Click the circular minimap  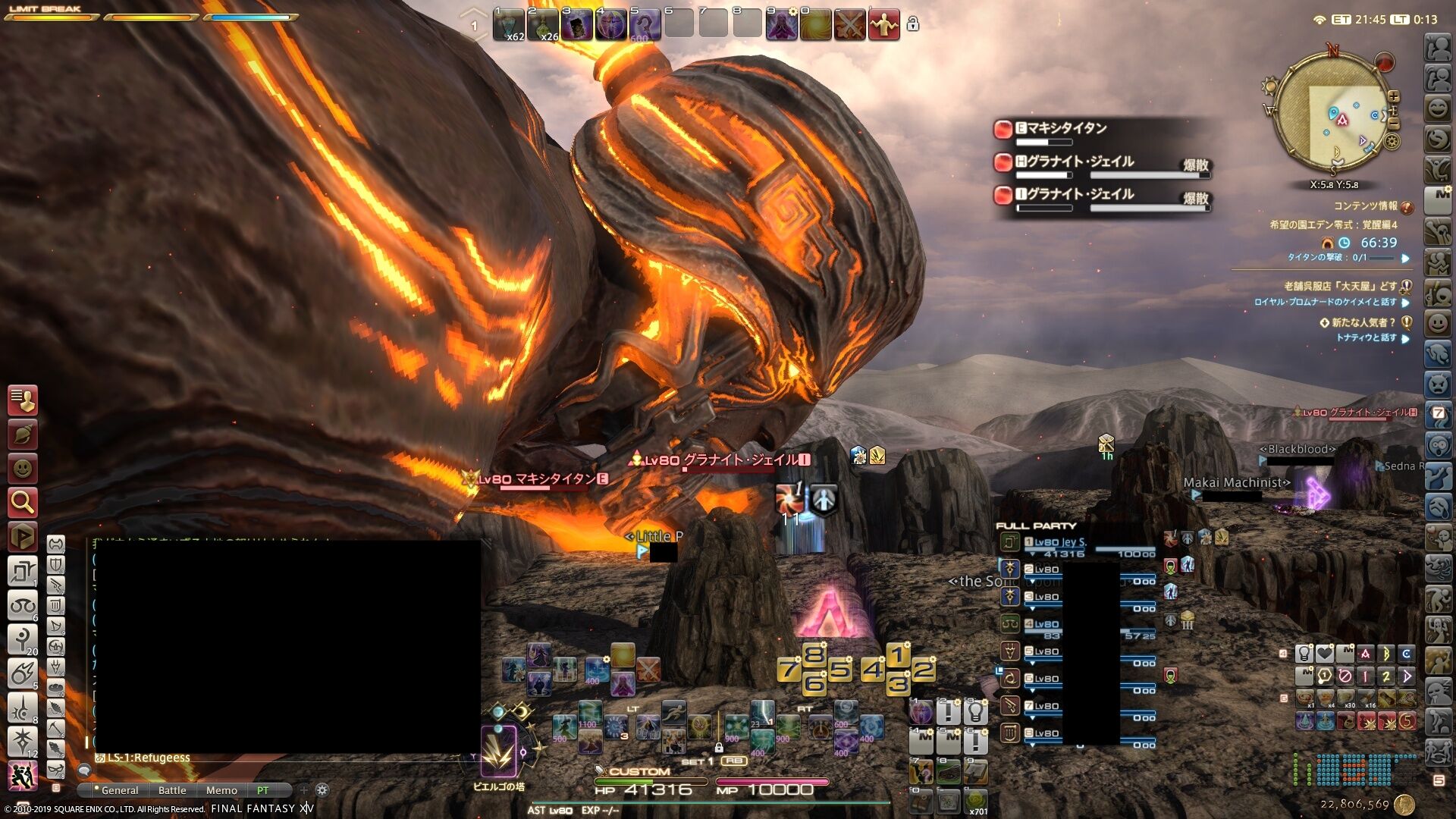(1331, 114)
